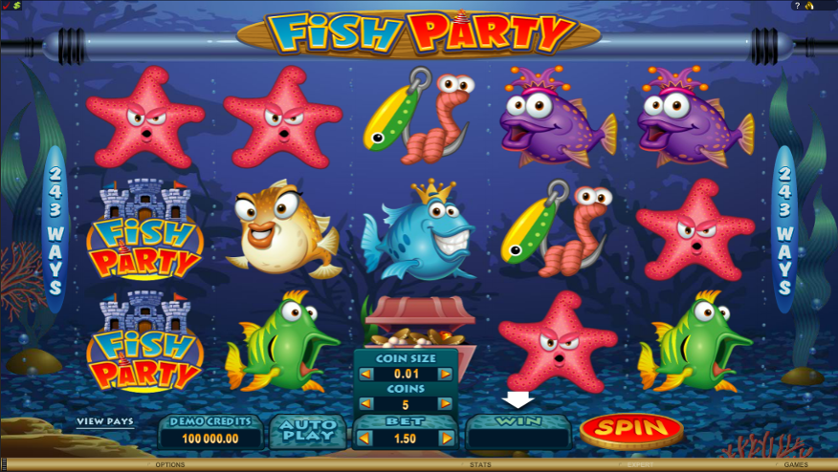This screenshot has width=838, height=472.
Task: Open the Games menu
Action: 796,465
